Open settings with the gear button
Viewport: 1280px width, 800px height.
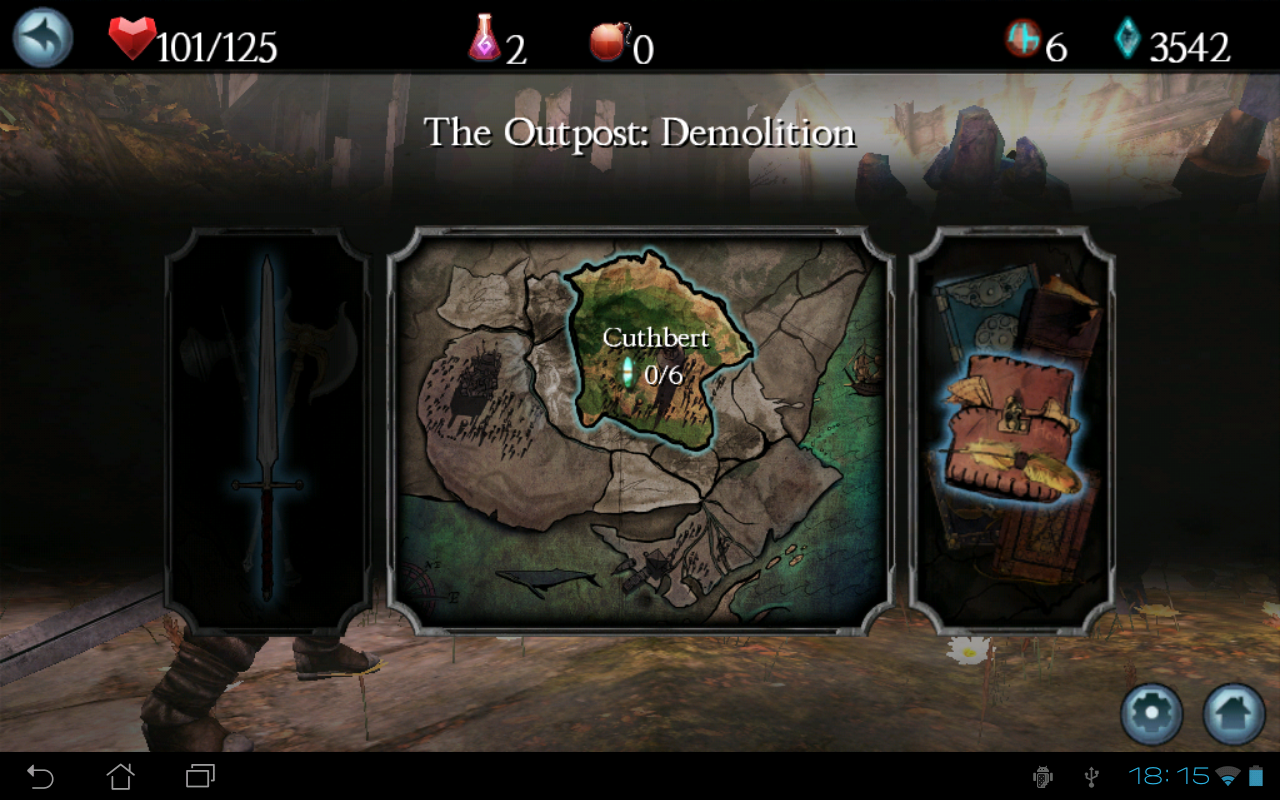(x=1152, y=714)
